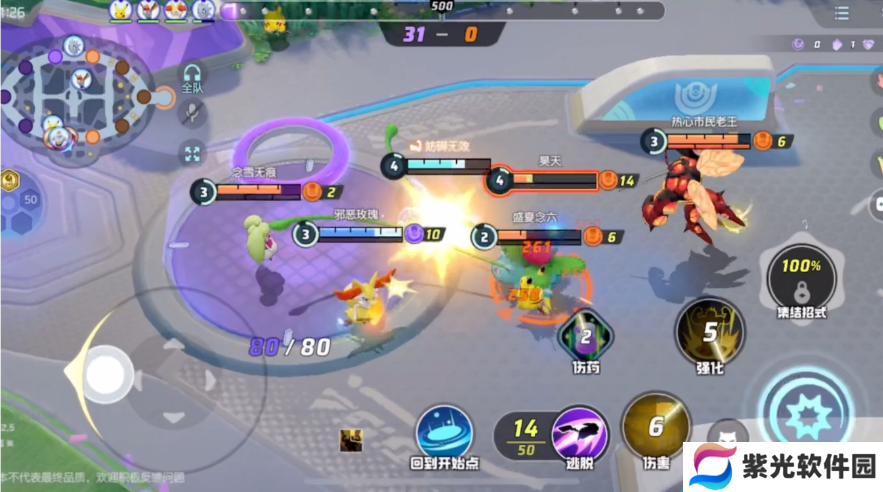Select the Pikachu teammate portrait at top

(123, 10)
